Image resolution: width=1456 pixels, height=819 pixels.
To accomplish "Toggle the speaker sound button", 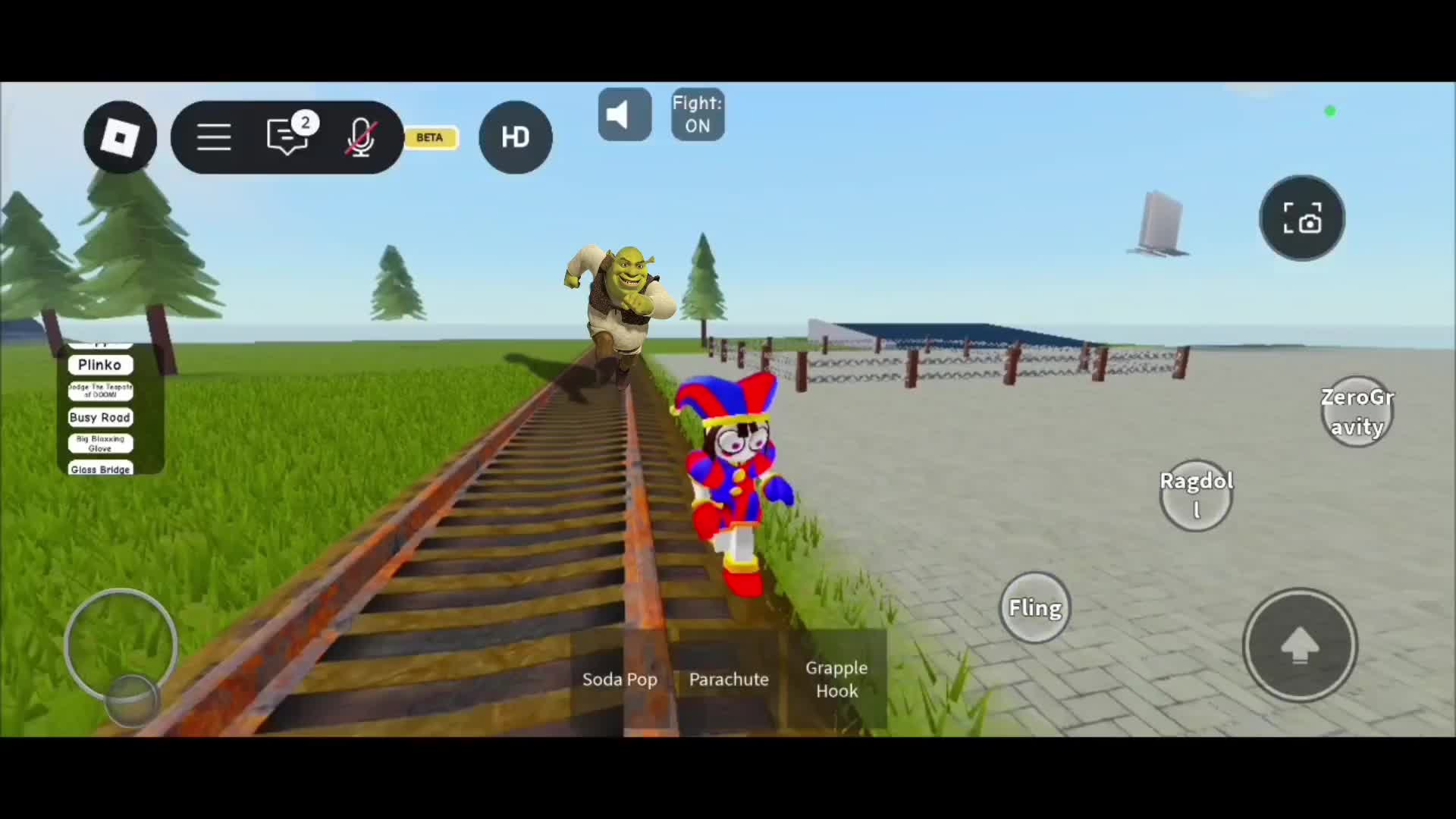I will [x=624, y=115].
